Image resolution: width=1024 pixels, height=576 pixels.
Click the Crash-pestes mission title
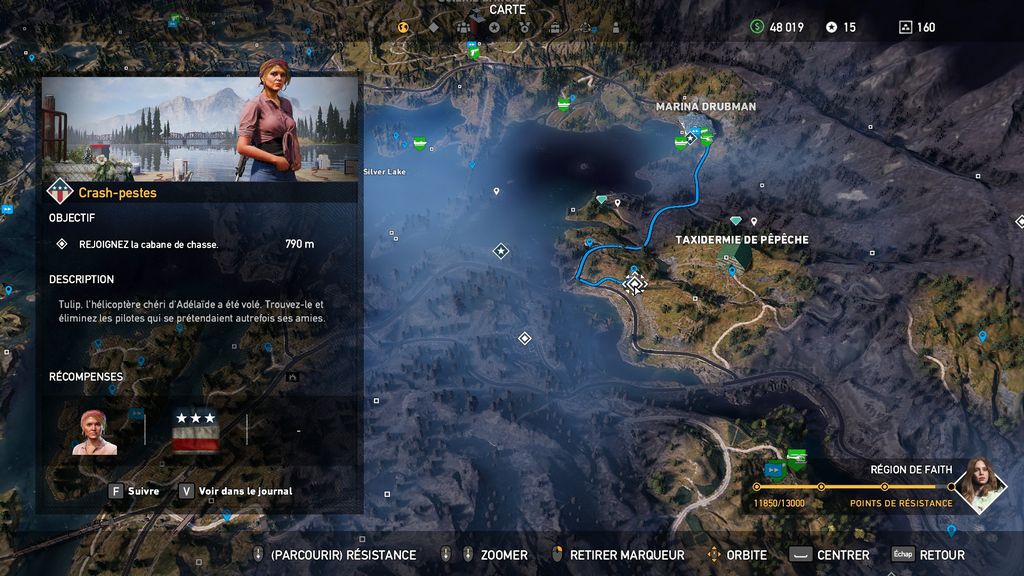coord(117,193)
